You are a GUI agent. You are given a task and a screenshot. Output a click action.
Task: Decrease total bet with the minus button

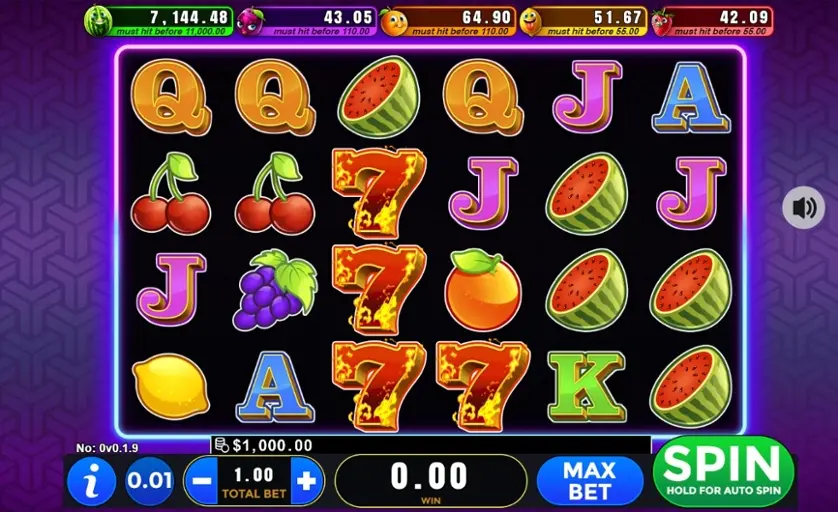(x=201, y=481)
